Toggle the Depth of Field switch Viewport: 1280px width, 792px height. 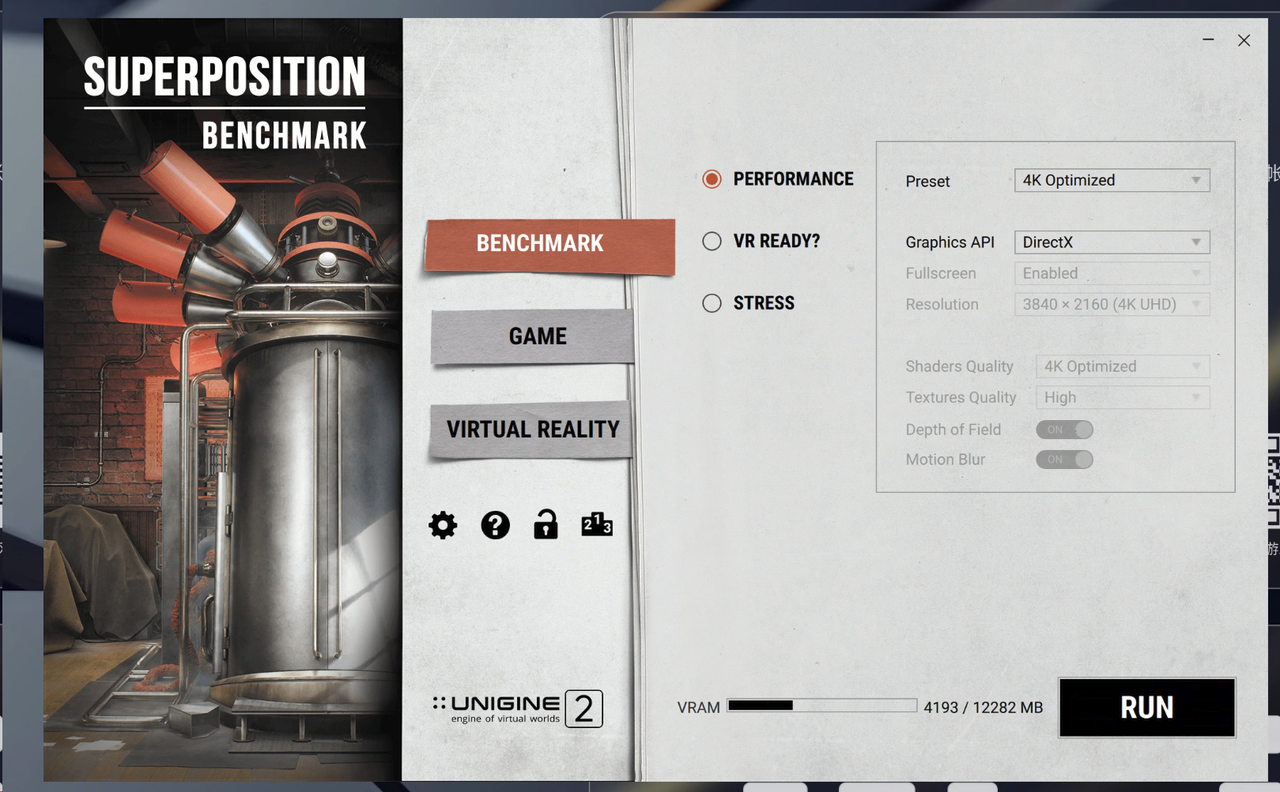point(1064,429)
